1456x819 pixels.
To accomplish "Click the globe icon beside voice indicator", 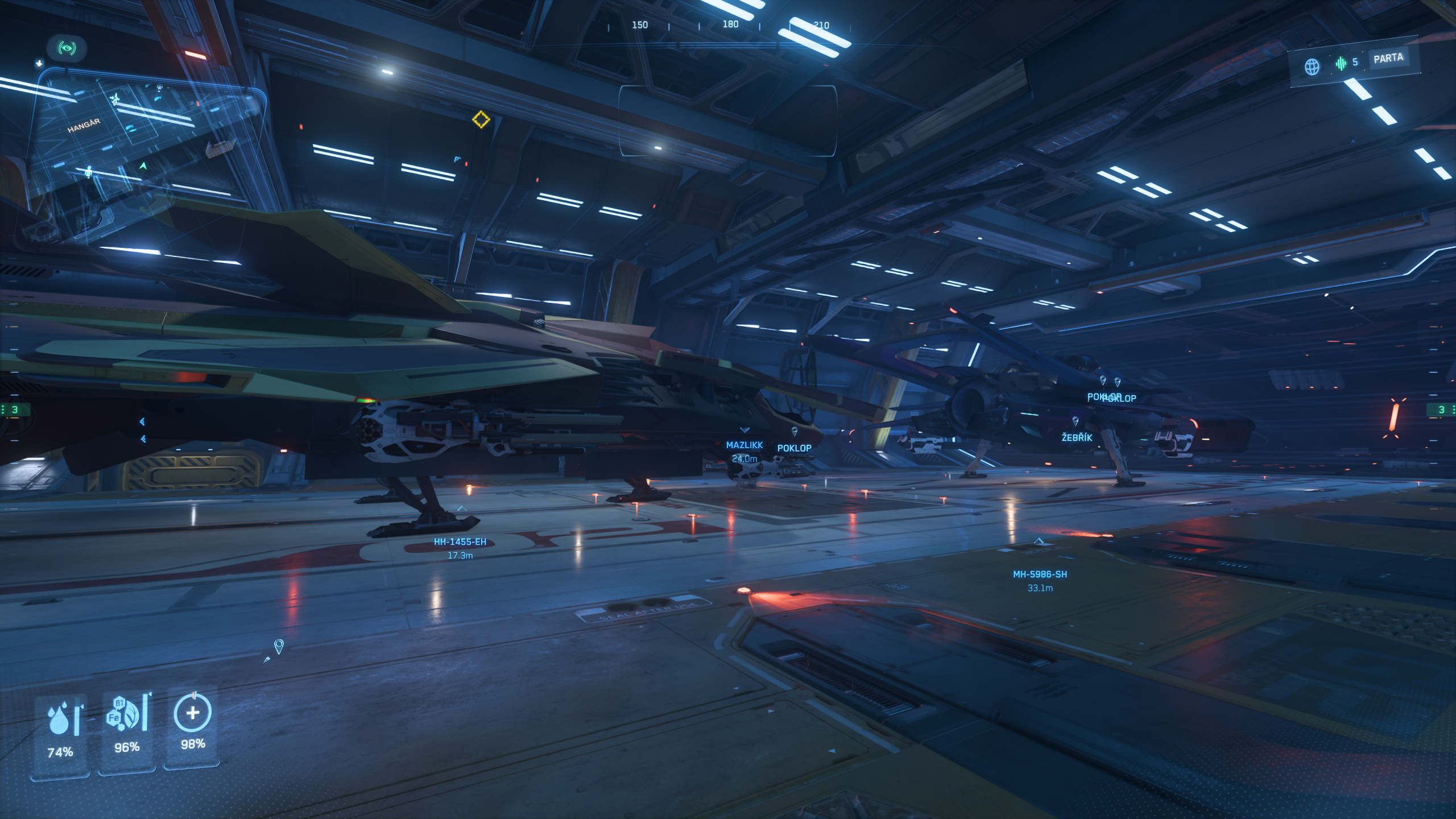I will click(1312, 67).
